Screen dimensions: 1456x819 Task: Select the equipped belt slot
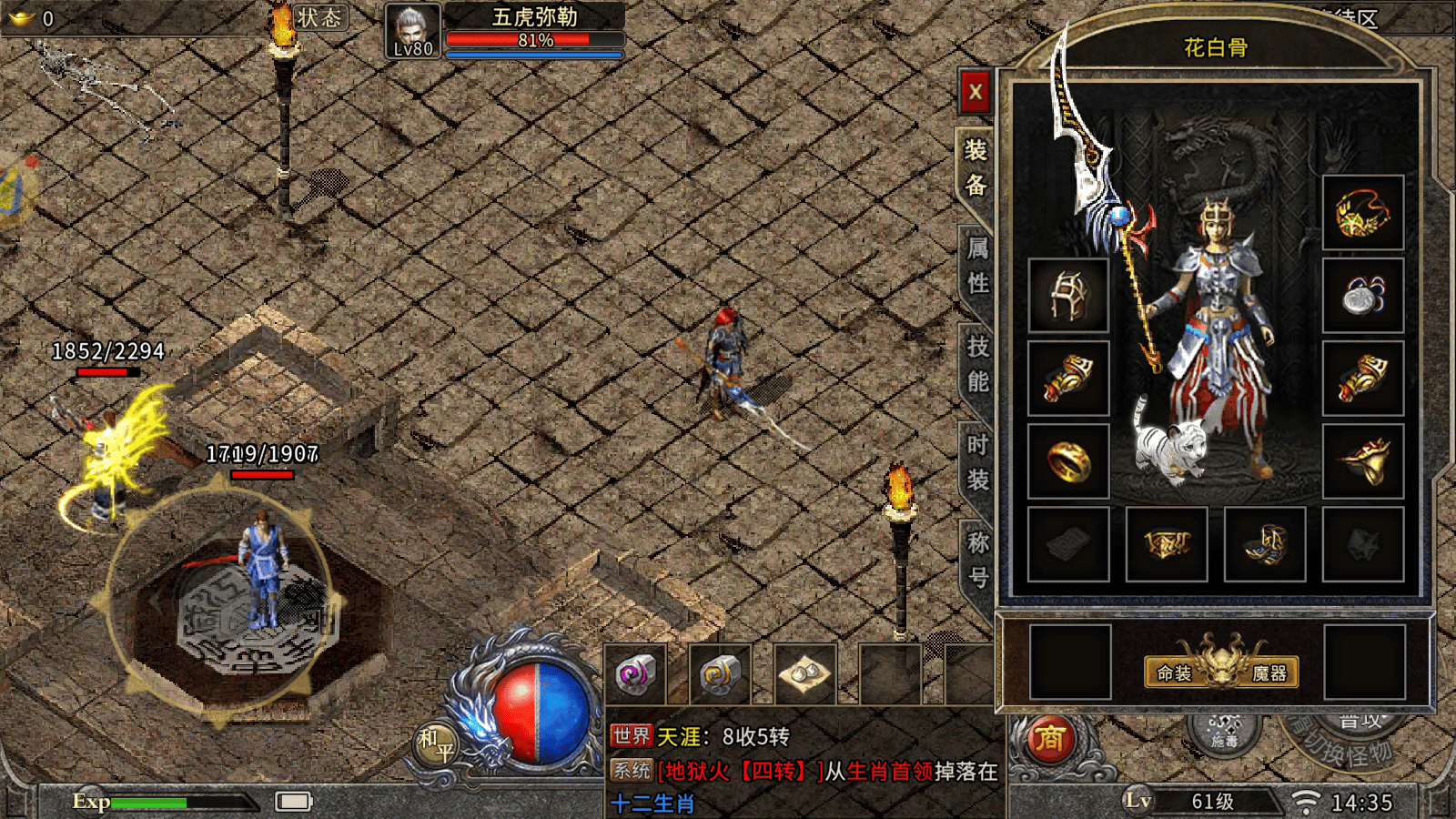coord(1167,544)
